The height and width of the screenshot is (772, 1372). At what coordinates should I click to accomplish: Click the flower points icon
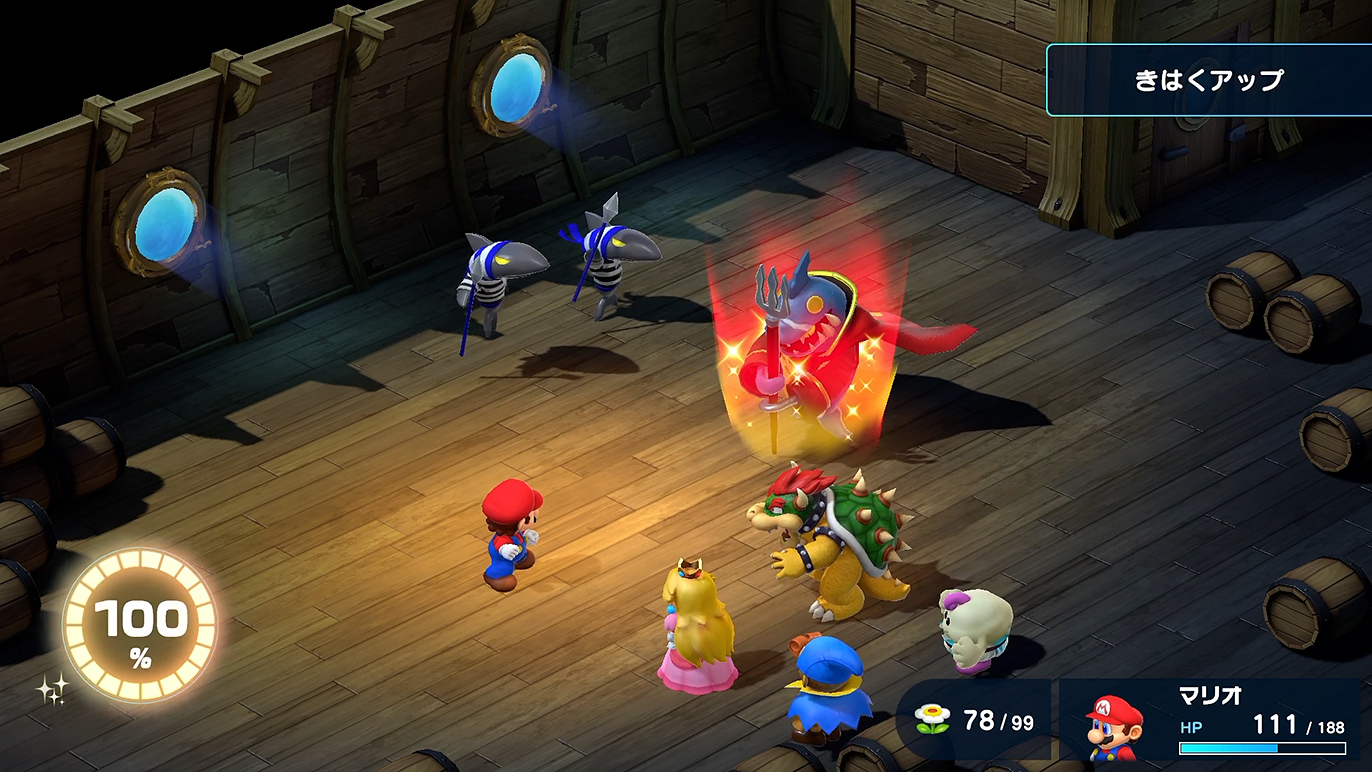932,720
